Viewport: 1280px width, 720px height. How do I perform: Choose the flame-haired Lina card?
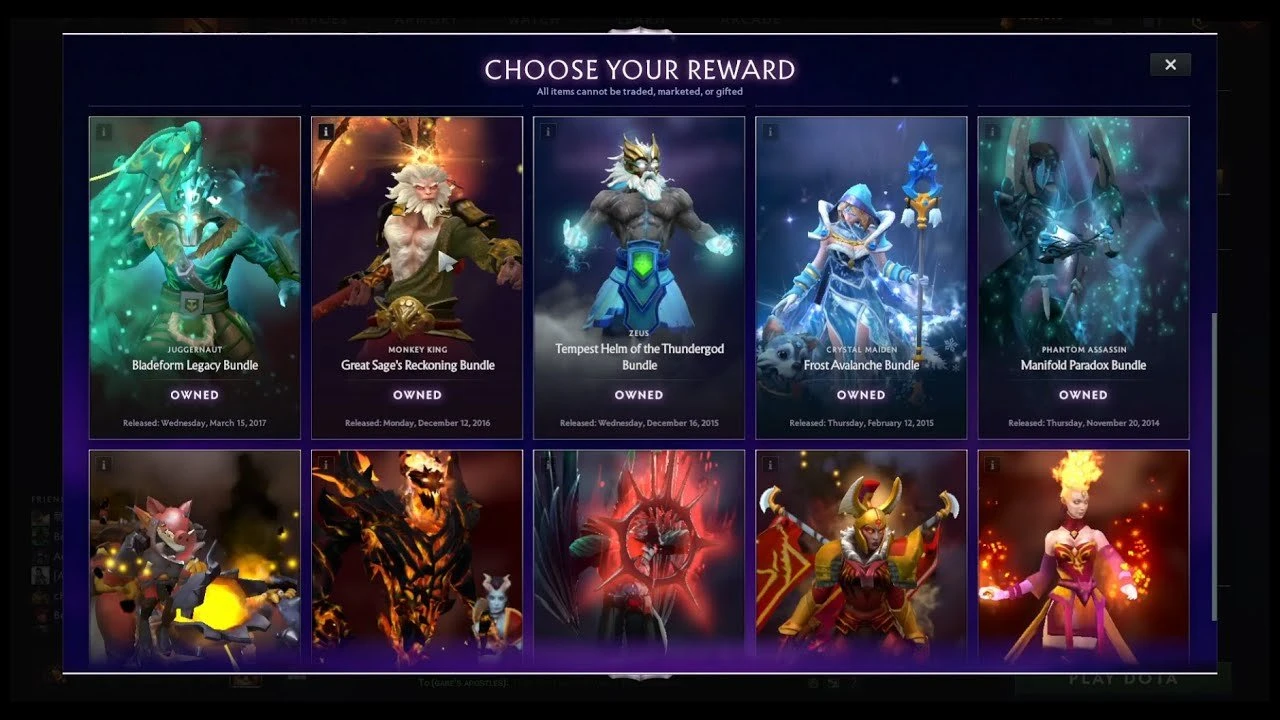click(1083, 558)
